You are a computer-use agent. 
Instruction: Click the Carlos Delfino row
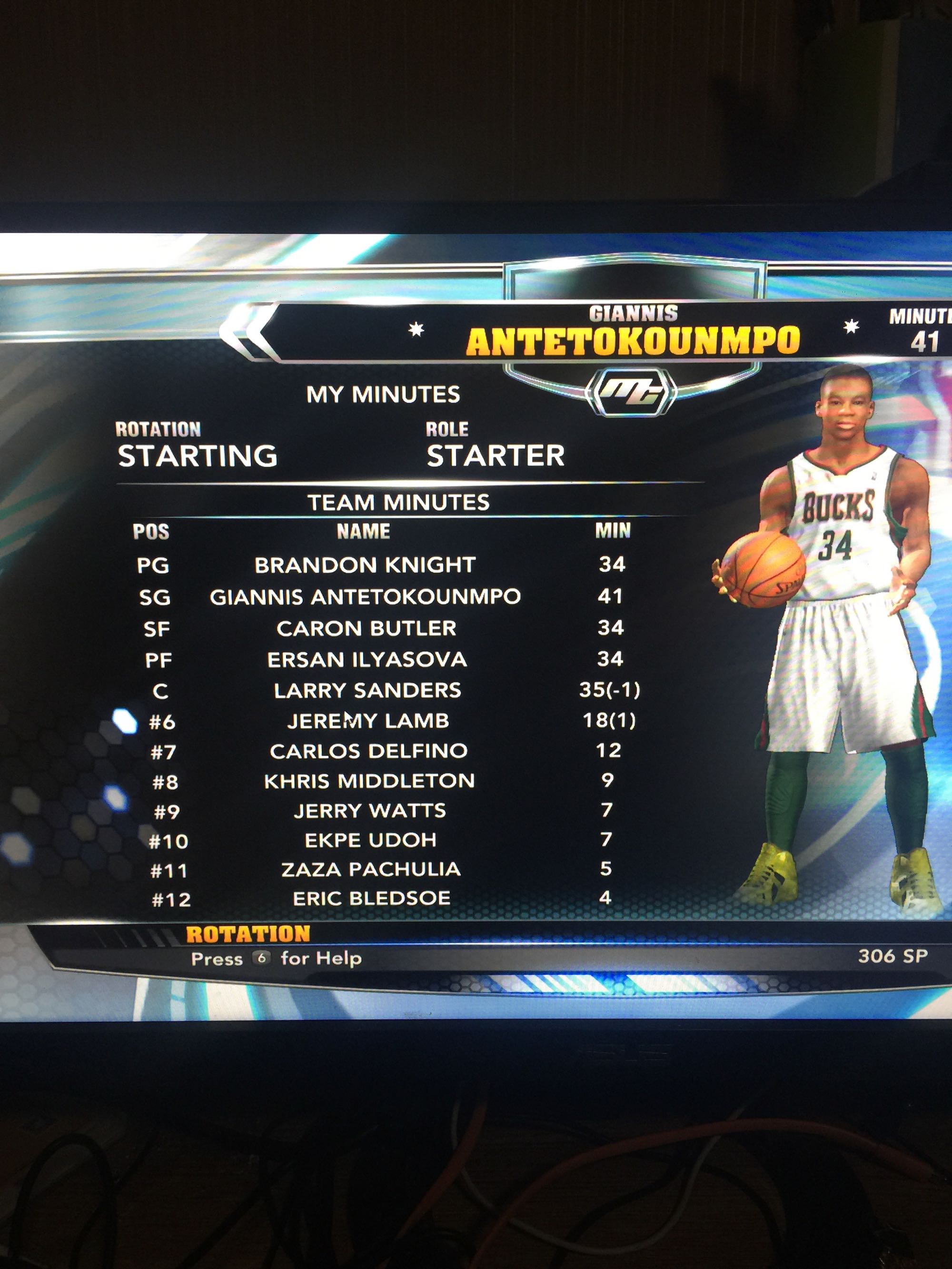[368, 751]
